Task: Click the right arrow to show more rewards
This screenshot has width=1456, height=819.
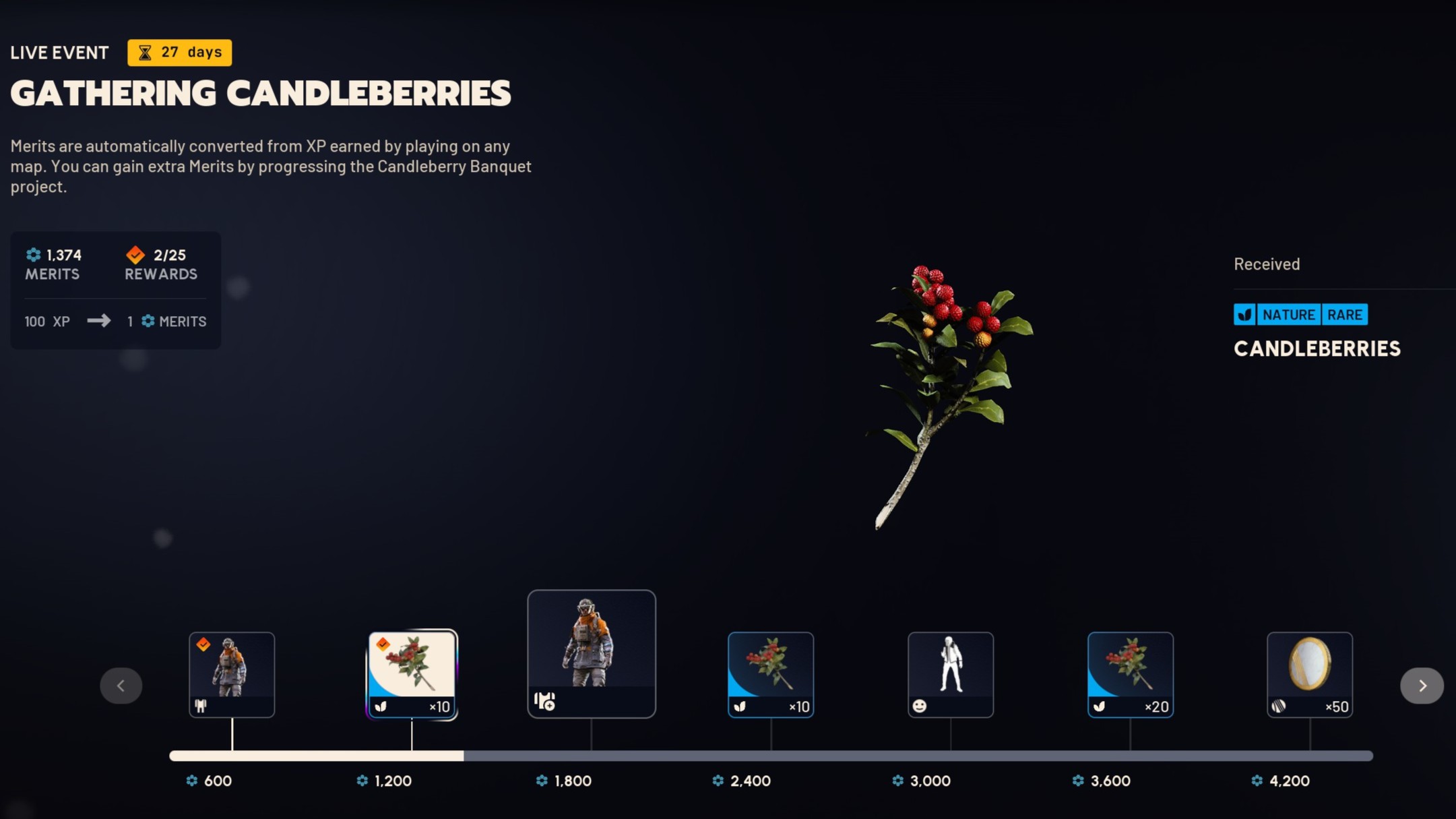Action: tap(1422, 686)
